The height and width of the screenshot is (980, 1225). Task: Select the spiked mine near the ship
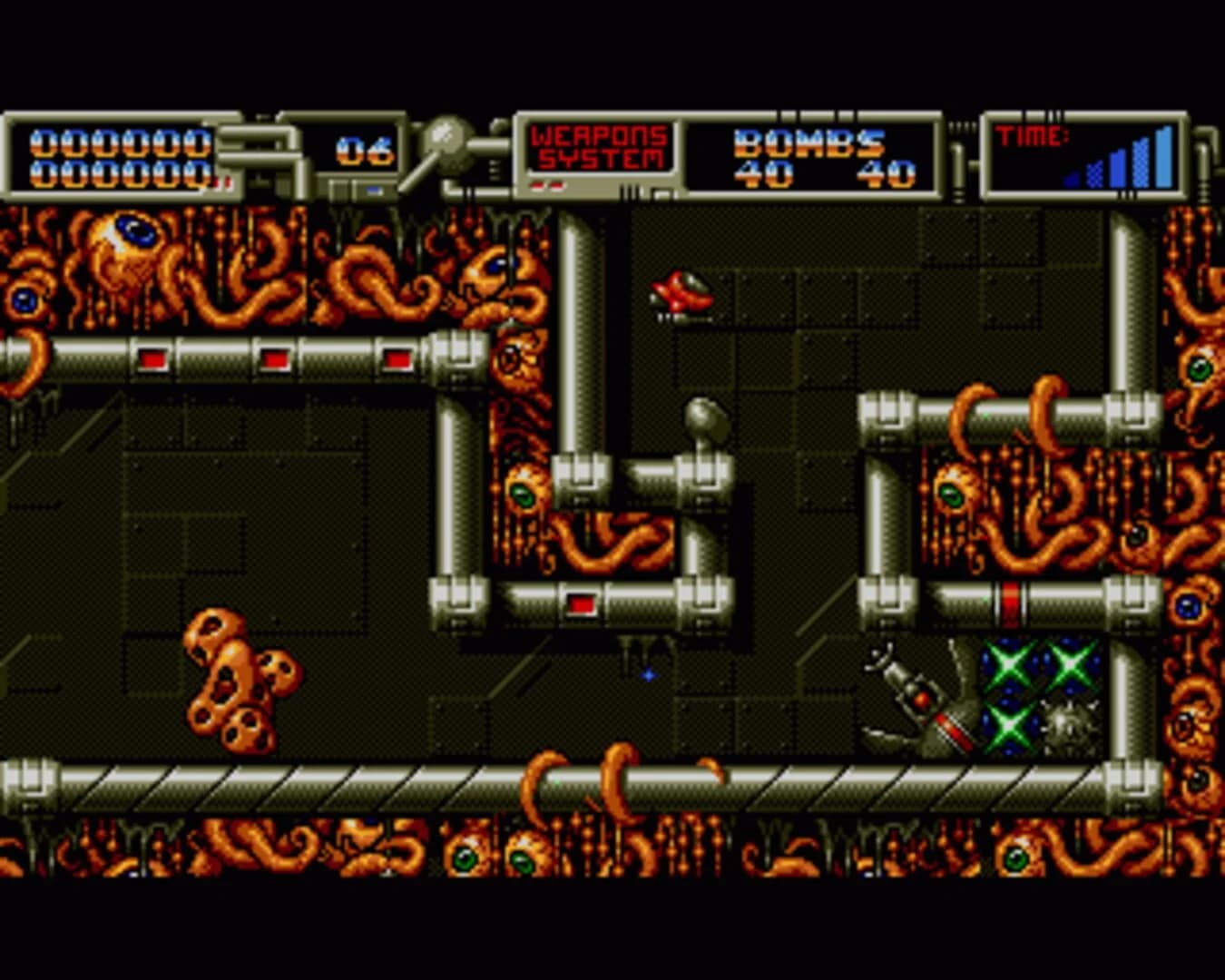coord(1071,726)
